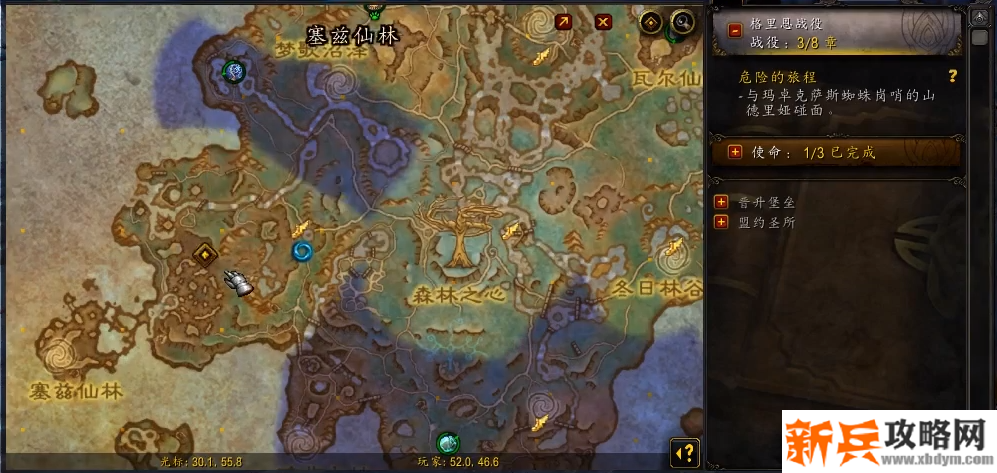Open the map pin tracking filter
Screen dimensions: 997x473
[x=651, y=21]
